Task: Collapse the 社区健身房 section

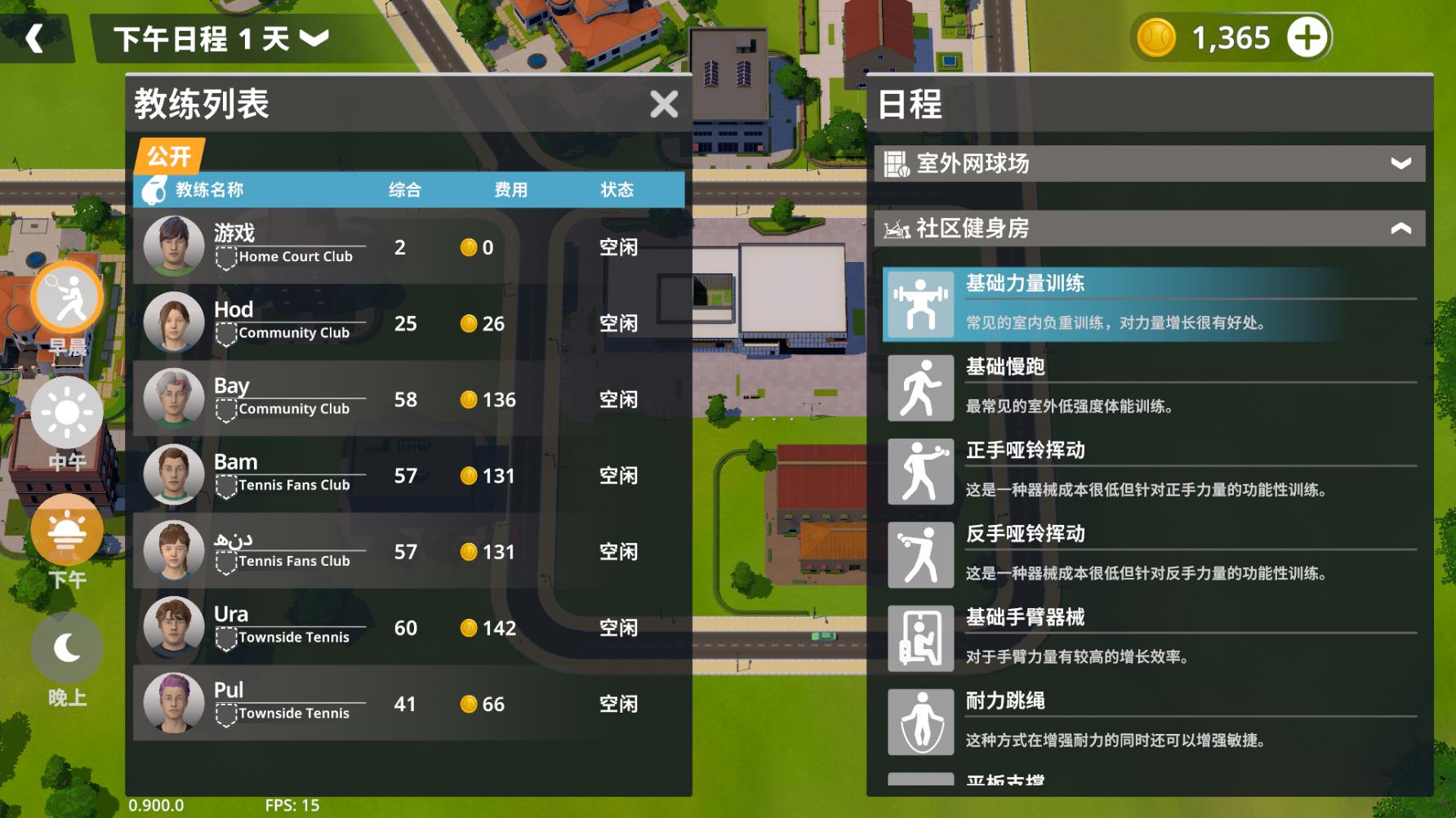Action: click(x=1401, y=229)
